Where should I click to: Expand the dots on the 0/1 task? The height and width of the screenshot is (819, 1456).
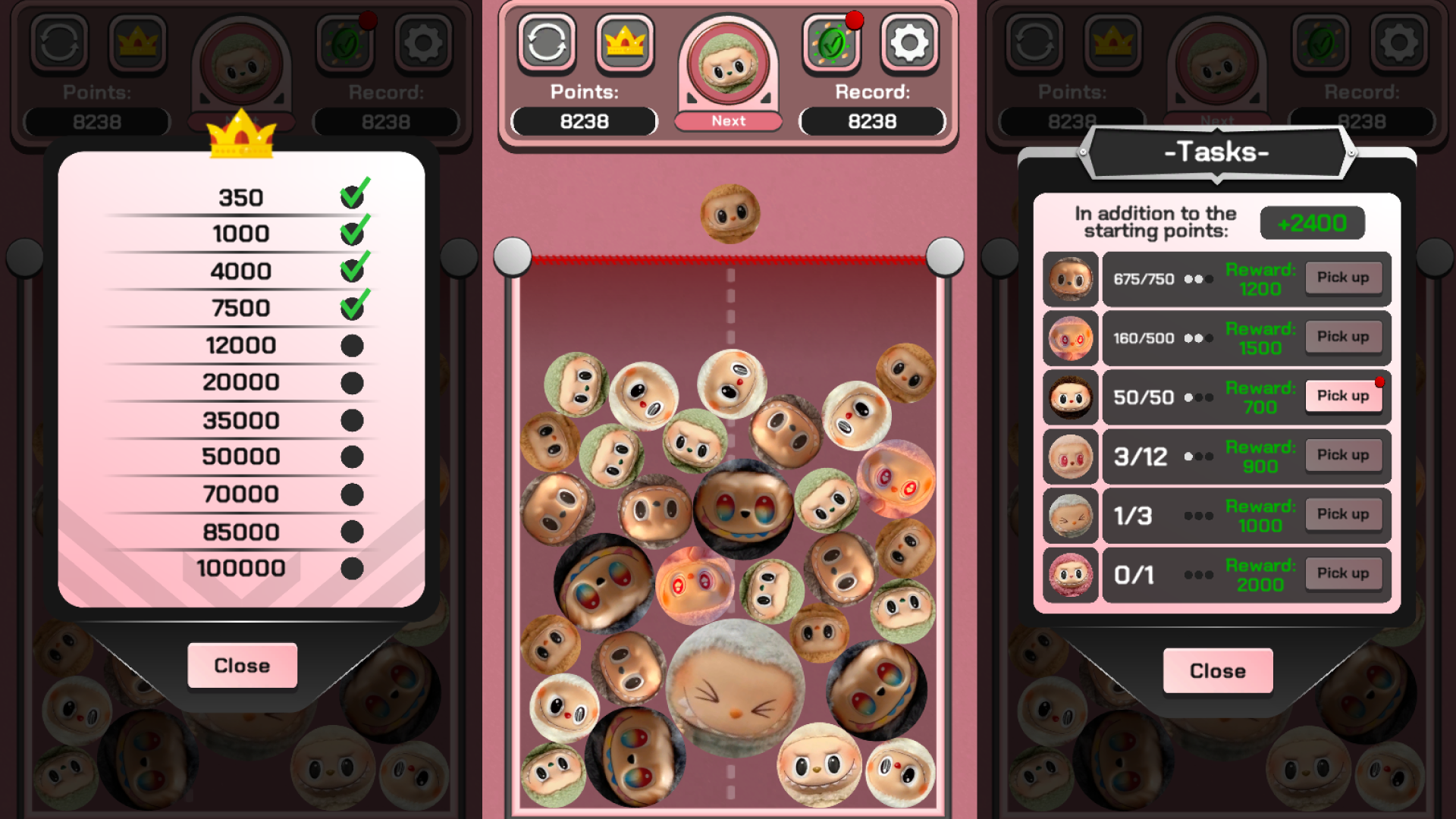1200,574
